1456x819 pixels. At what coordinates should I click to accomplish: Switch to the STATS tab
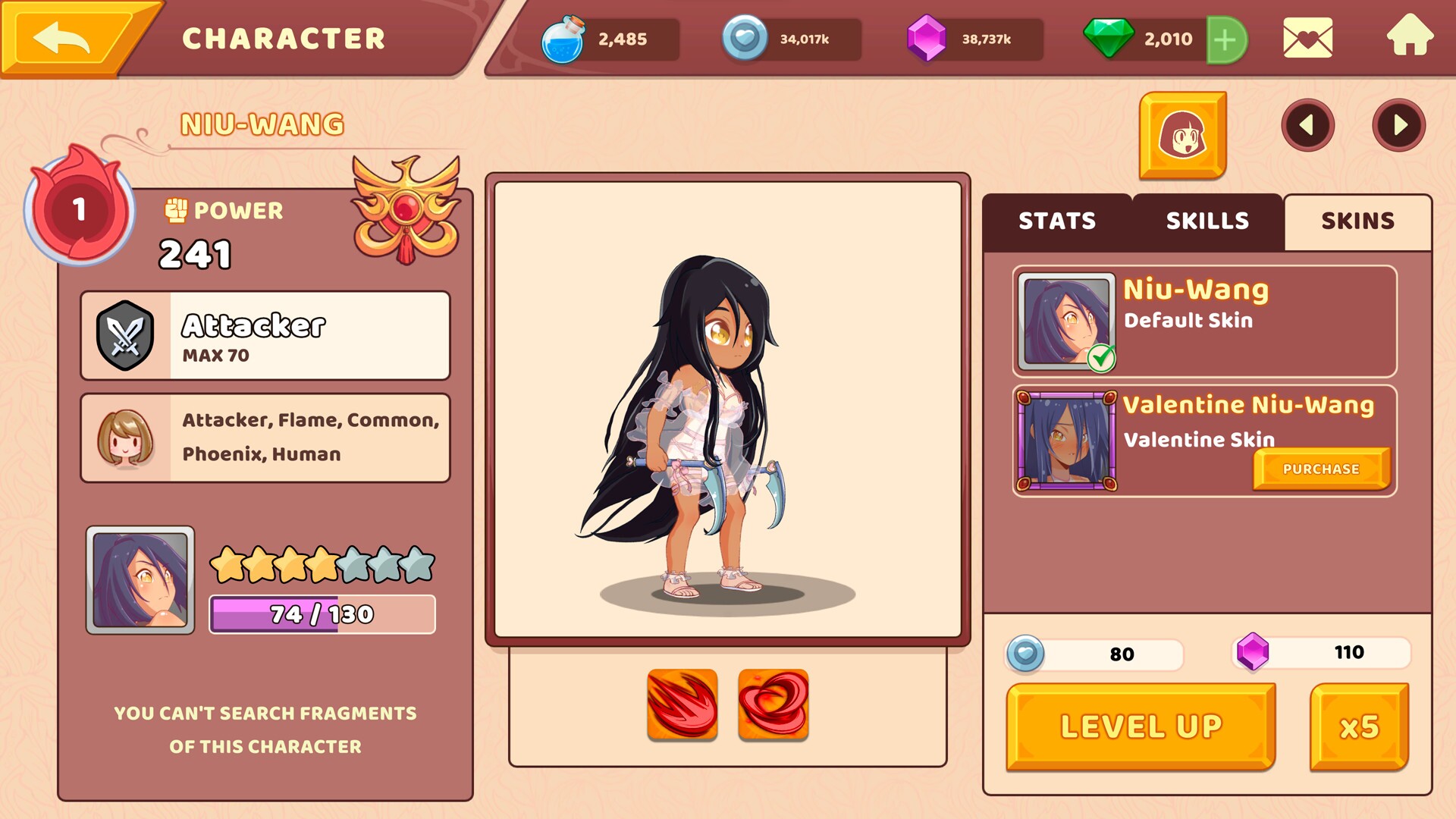coord(1057,221)
